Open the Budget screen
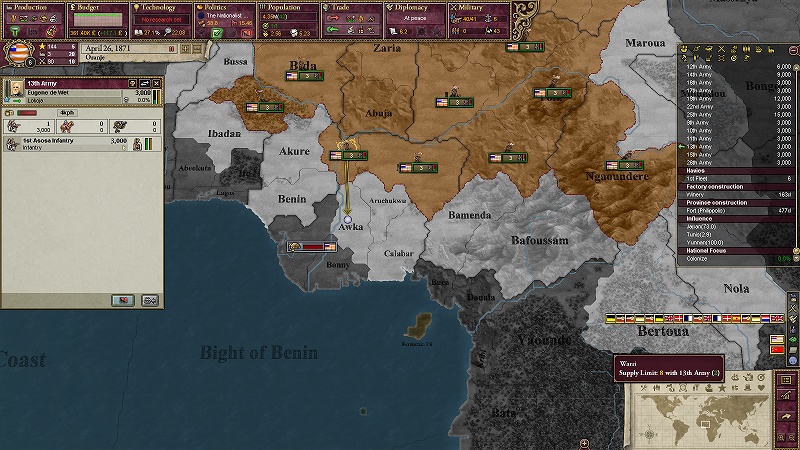The width and height of the screenshot is (800, 450). [x=95, y=7]
